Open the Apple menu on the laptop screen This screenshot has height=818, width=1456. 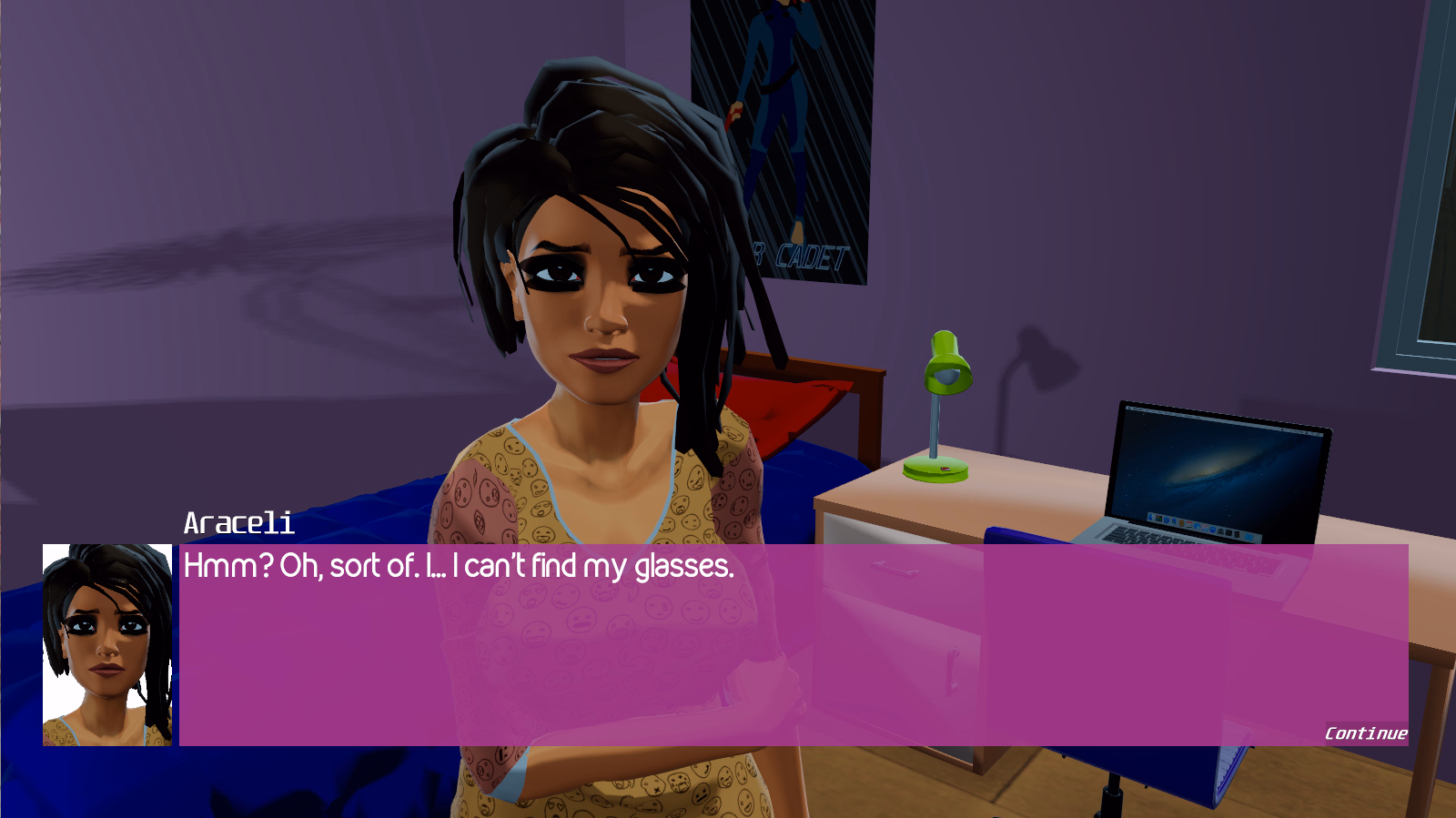pos(1129,408)
